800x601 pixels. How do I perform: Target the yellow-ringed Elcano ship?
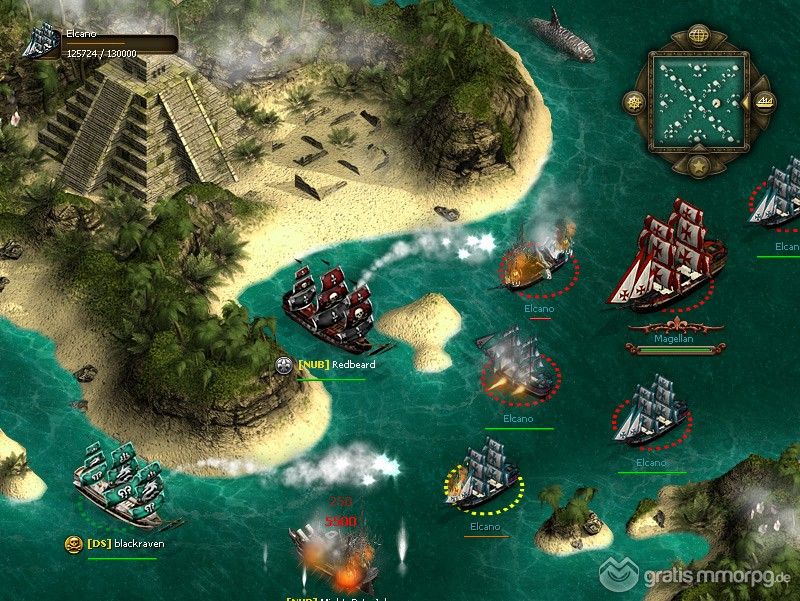[484, 476]
